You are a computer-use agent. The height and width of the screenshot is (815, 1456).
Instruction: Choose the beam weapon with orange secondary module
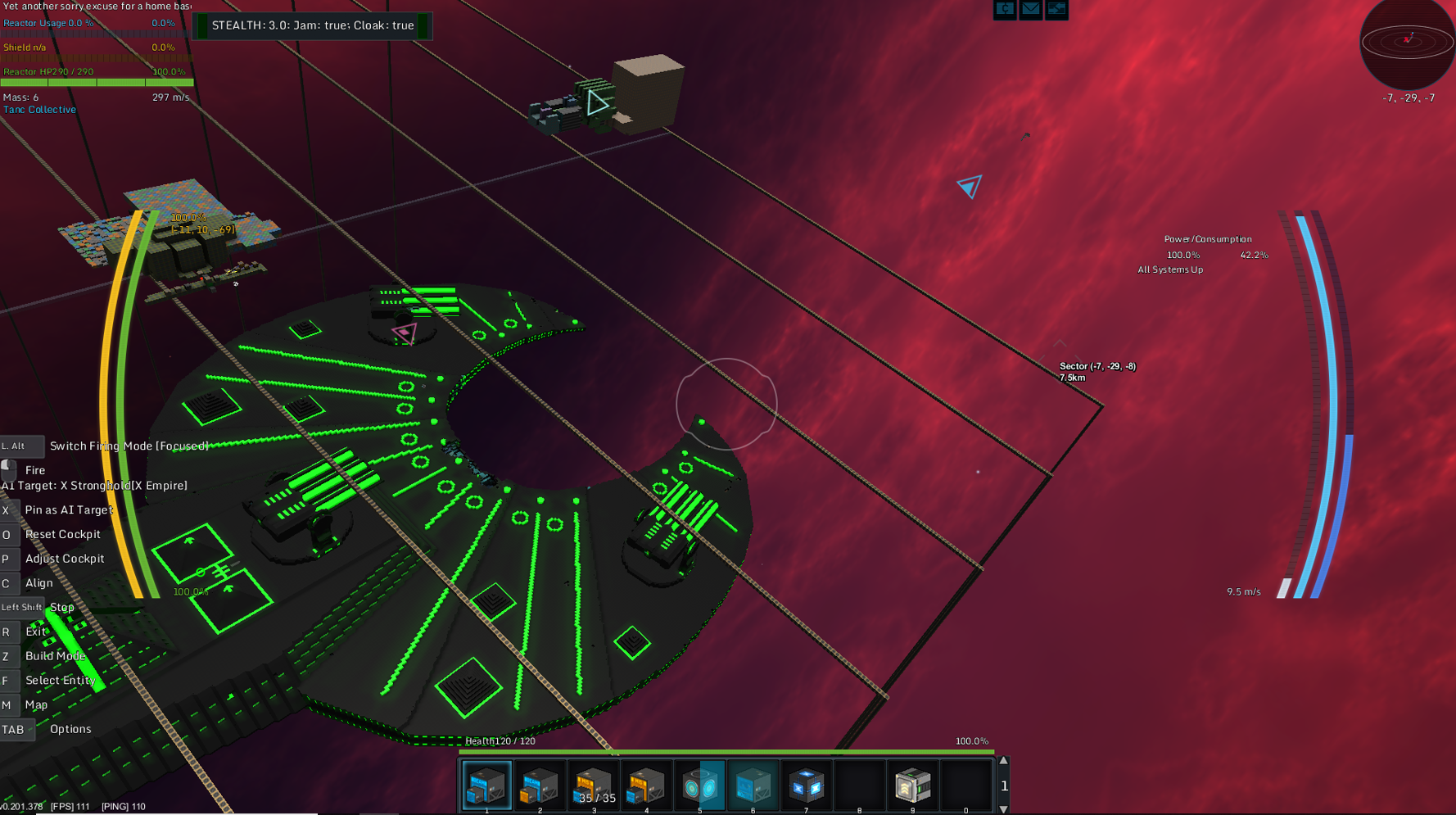coord(540,785)
